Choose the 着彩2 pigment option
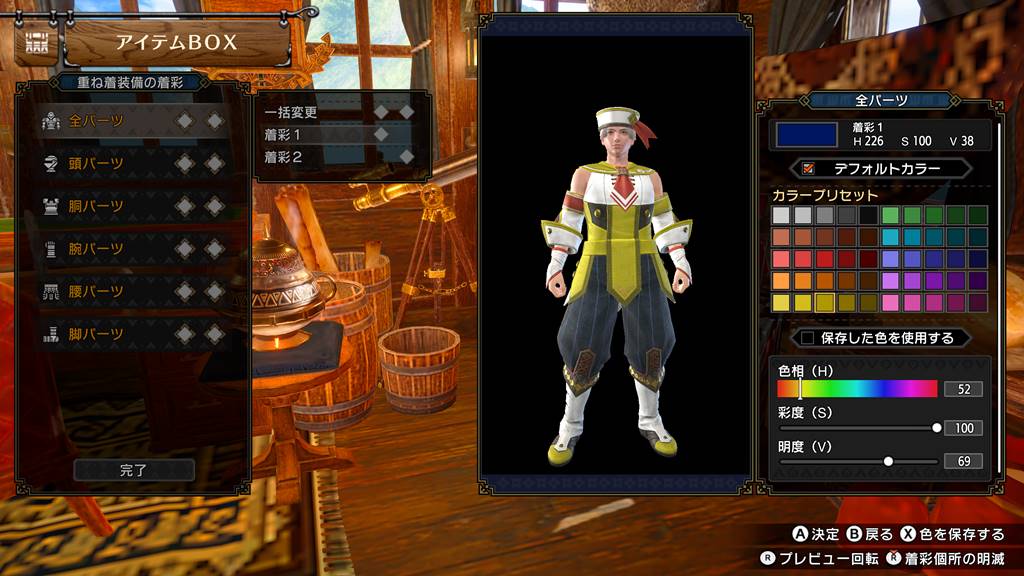The height and width of the screenshot is (576, 1024). (283, 156)
